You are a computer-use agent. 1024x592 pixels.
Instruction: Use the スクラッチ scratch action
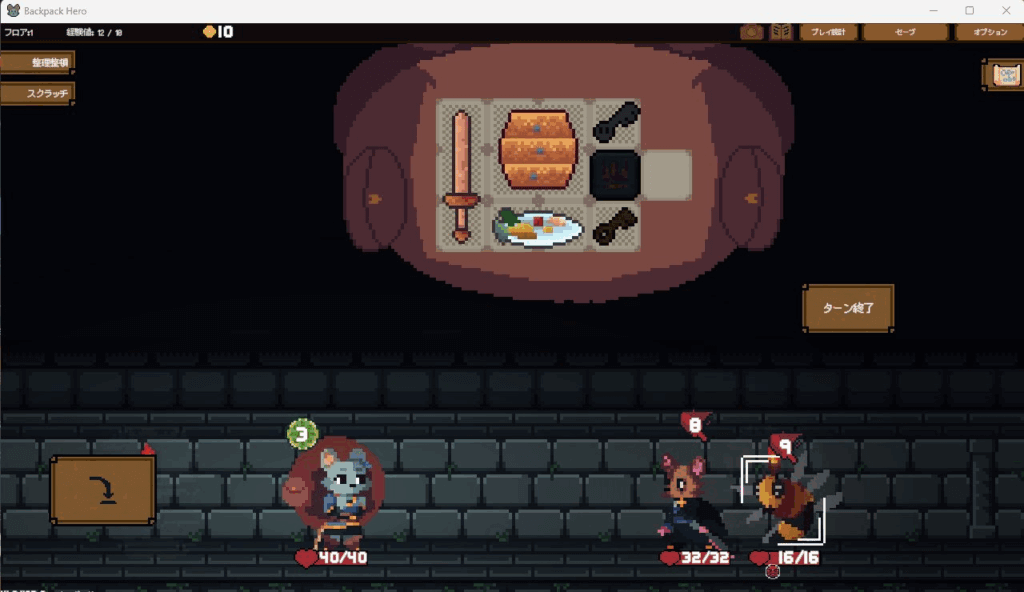click(37, 93)
